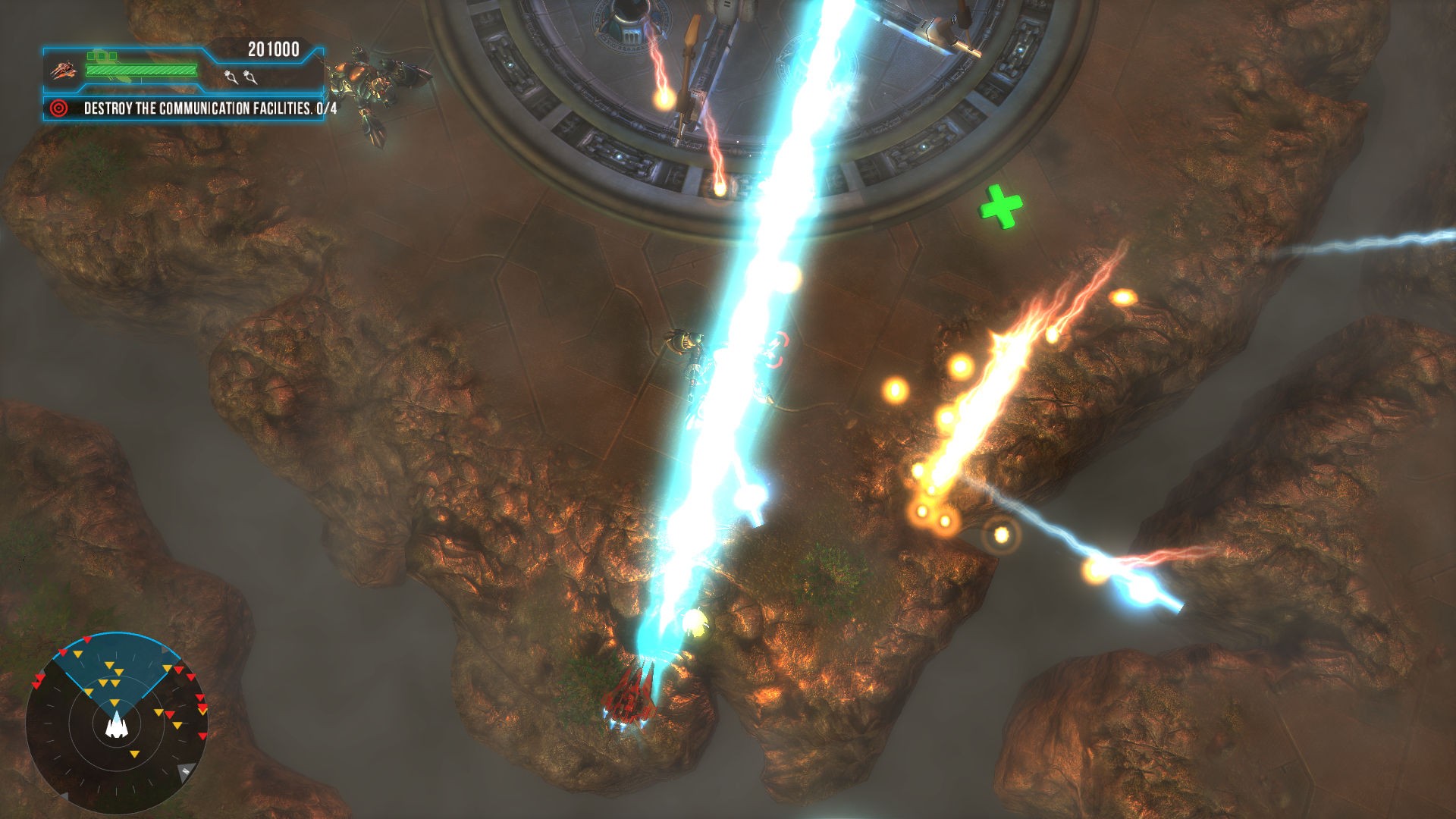This screenshot has height=819, width=1456.
Task: Select the bomb stock icons
Action: (240, 77)
